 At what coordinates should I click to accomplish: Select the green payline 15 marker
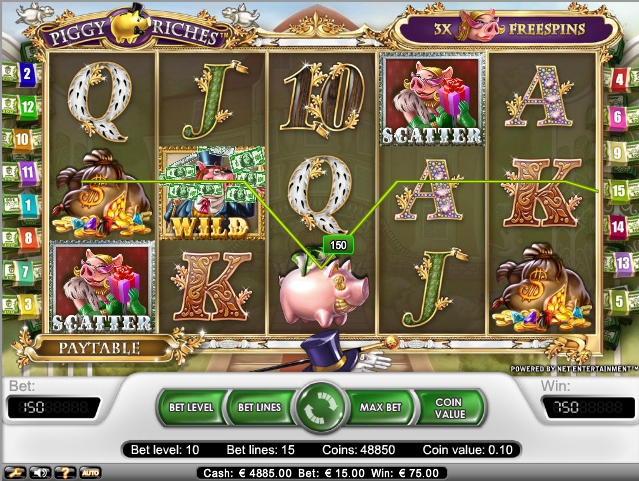(x=618, y=188)
